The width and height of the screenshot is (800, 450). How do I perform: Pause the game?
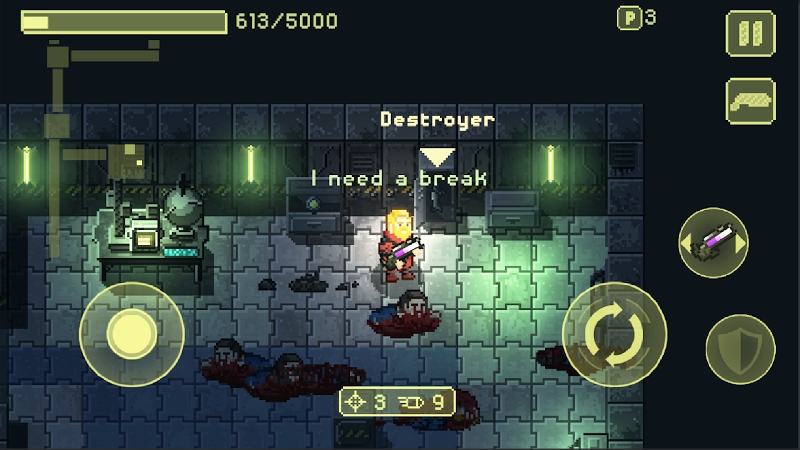click(749, 34)
